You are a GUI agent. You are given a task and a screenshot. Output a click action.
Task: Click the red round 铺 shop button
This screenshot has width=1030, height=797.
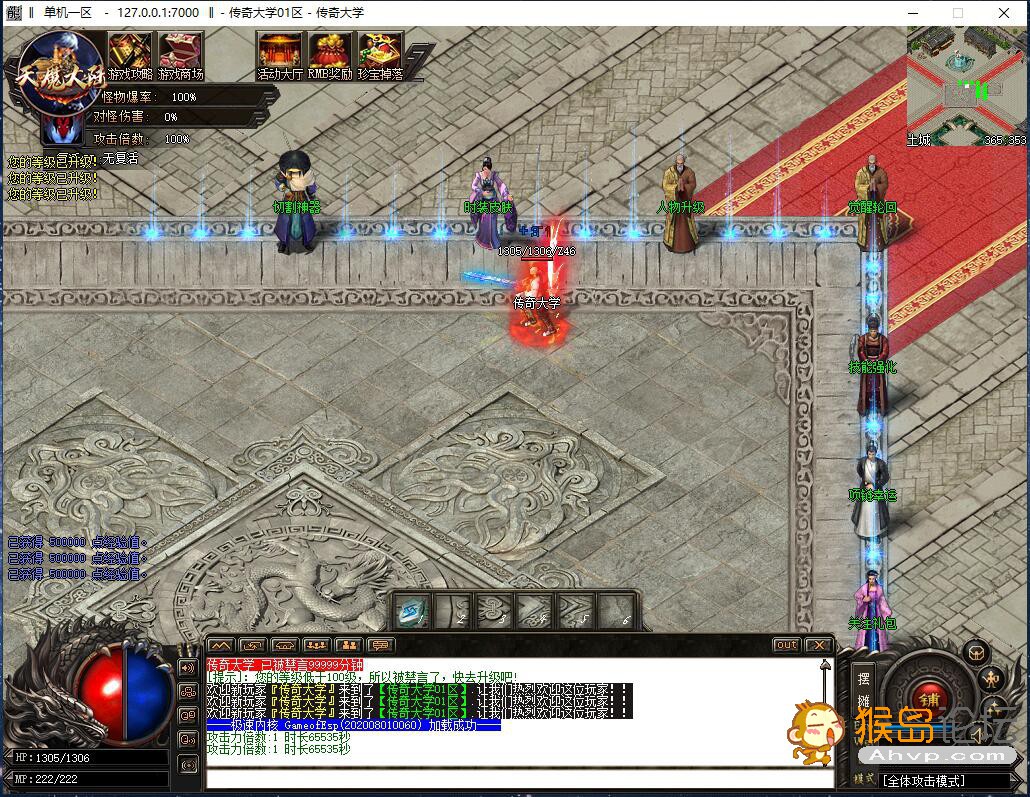tap(930, 699)
